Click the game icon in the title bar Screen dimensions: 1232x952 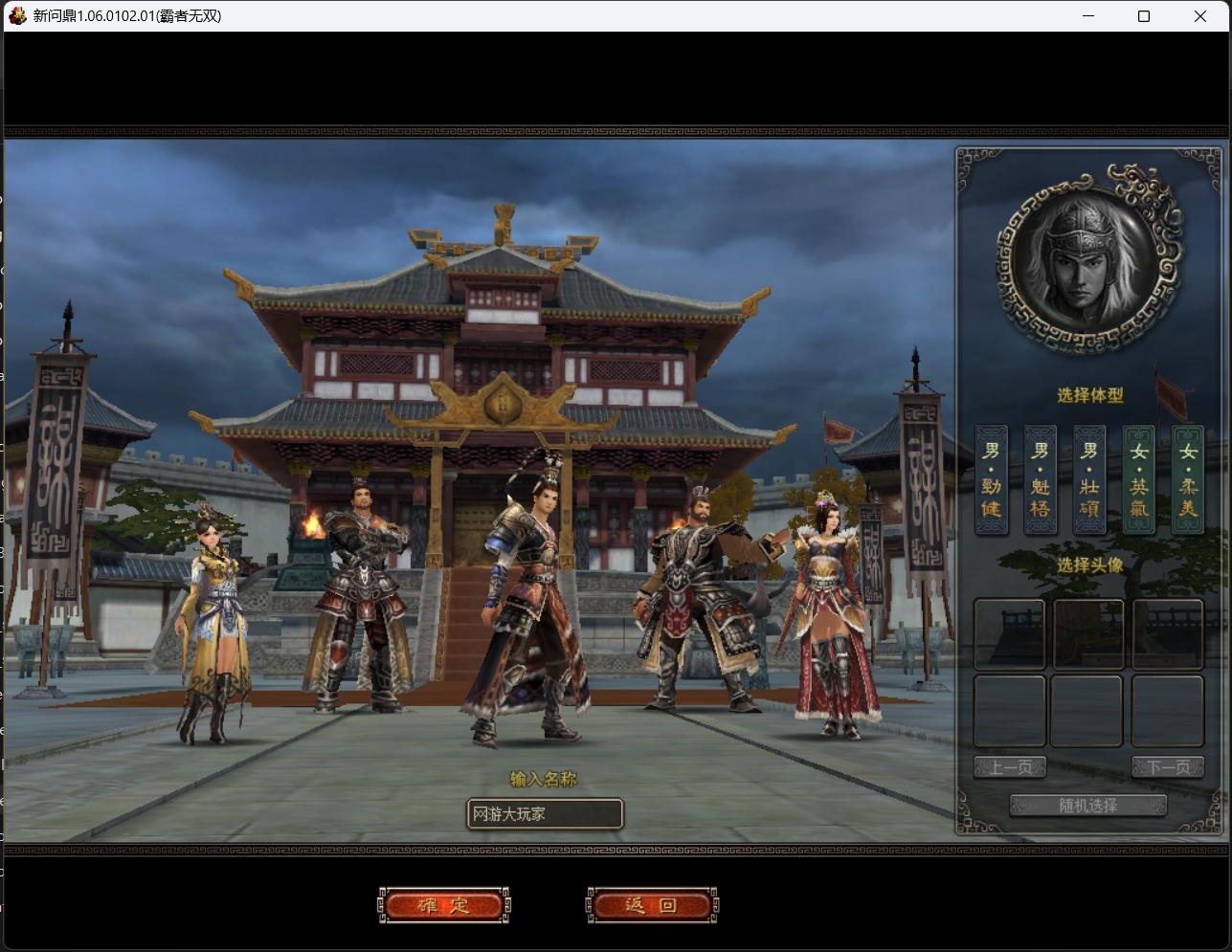coord(15,16)
